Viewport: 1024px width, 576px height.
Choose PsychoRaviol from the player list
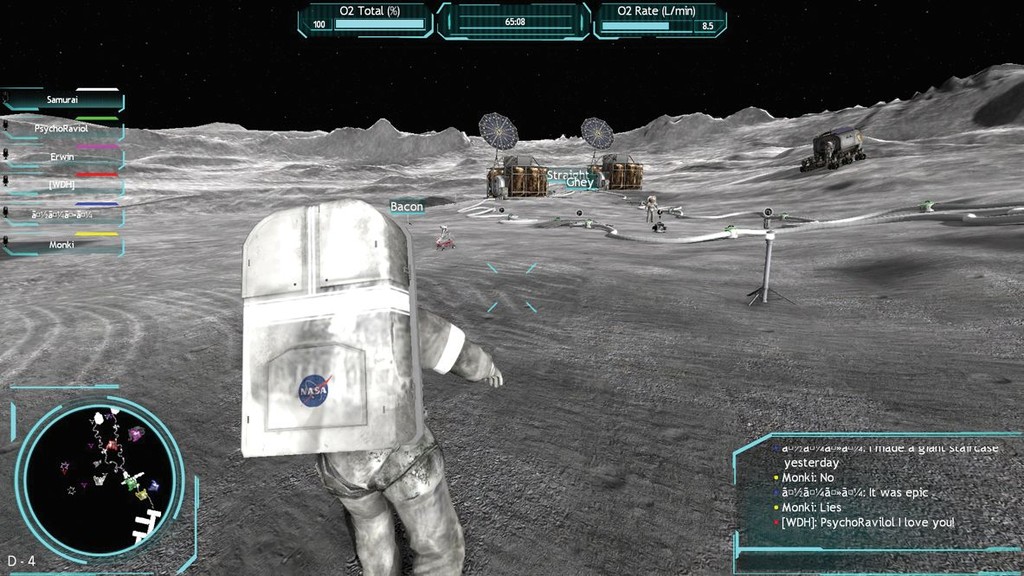tap(63, 129)
